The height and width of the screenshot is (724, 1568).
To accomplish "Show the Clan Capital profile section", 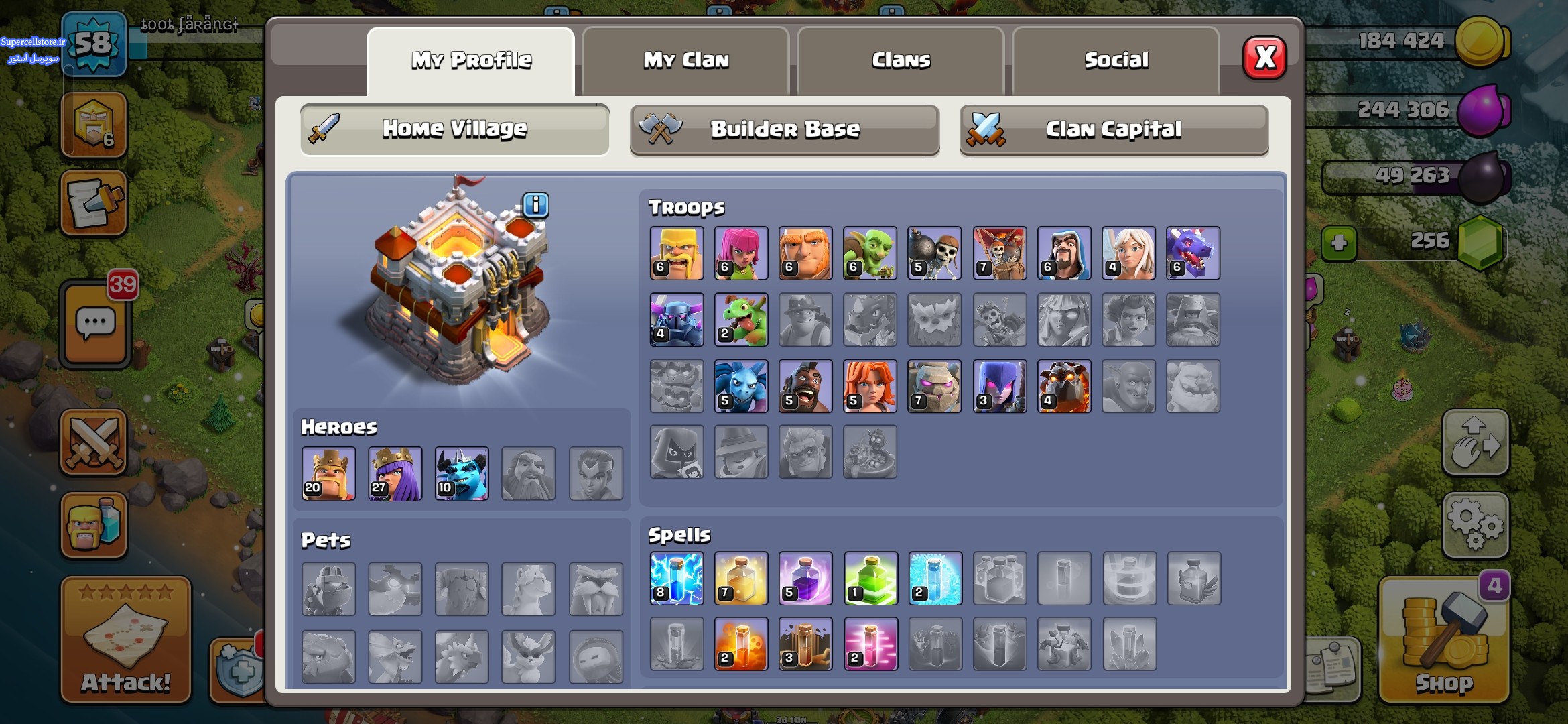I will tap(1113, 129).
